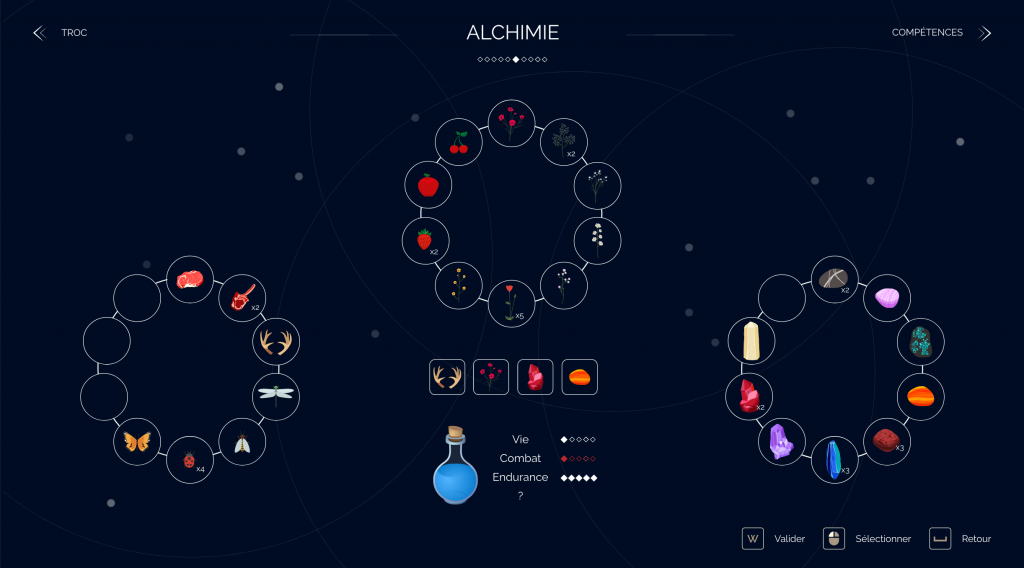
Task: Go to the Troc screen
Action: [x=62, y=33]
